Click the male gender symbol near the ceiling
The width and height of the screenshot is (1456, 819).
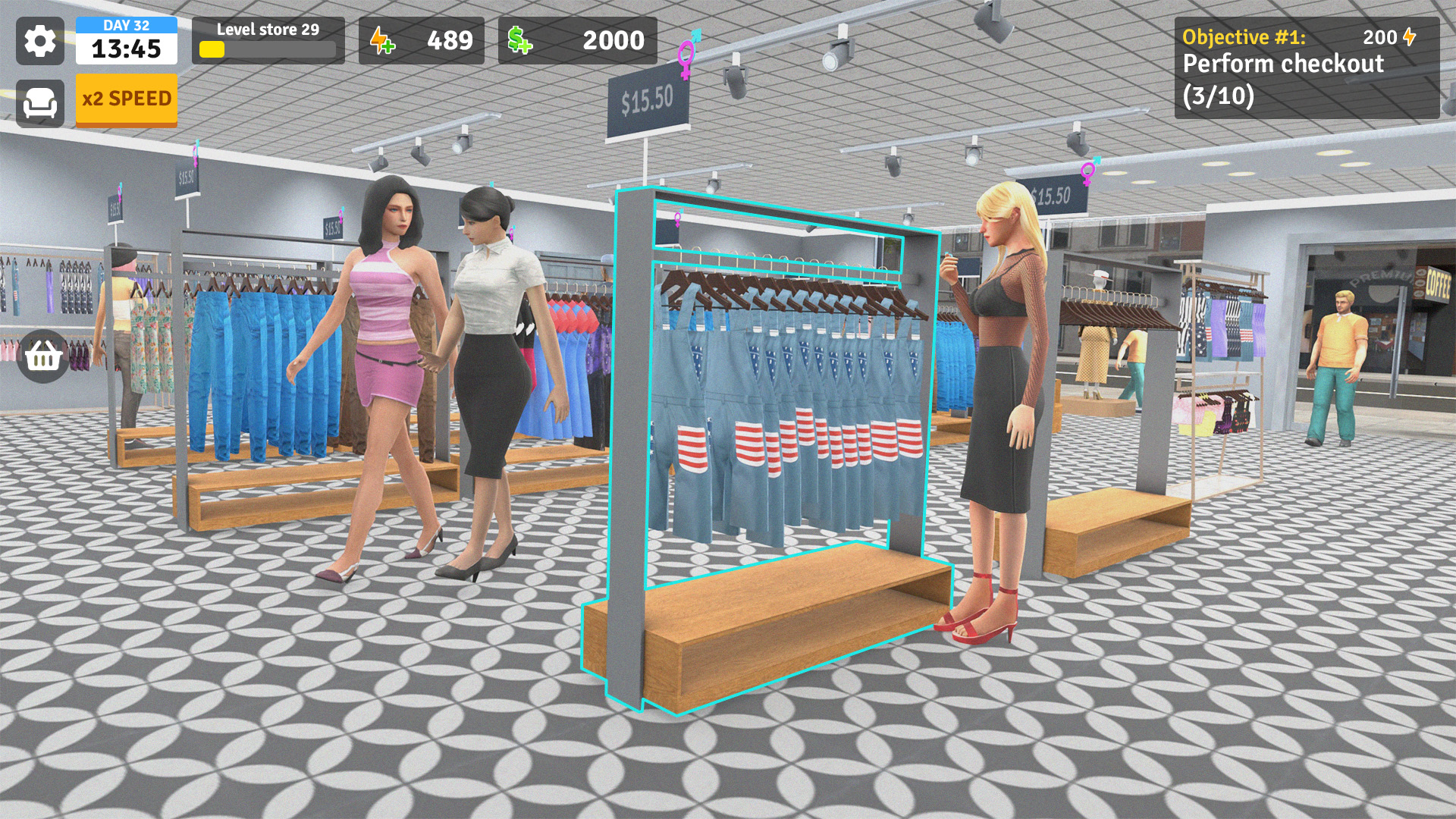pyautogui.click(x=696, y=35)
